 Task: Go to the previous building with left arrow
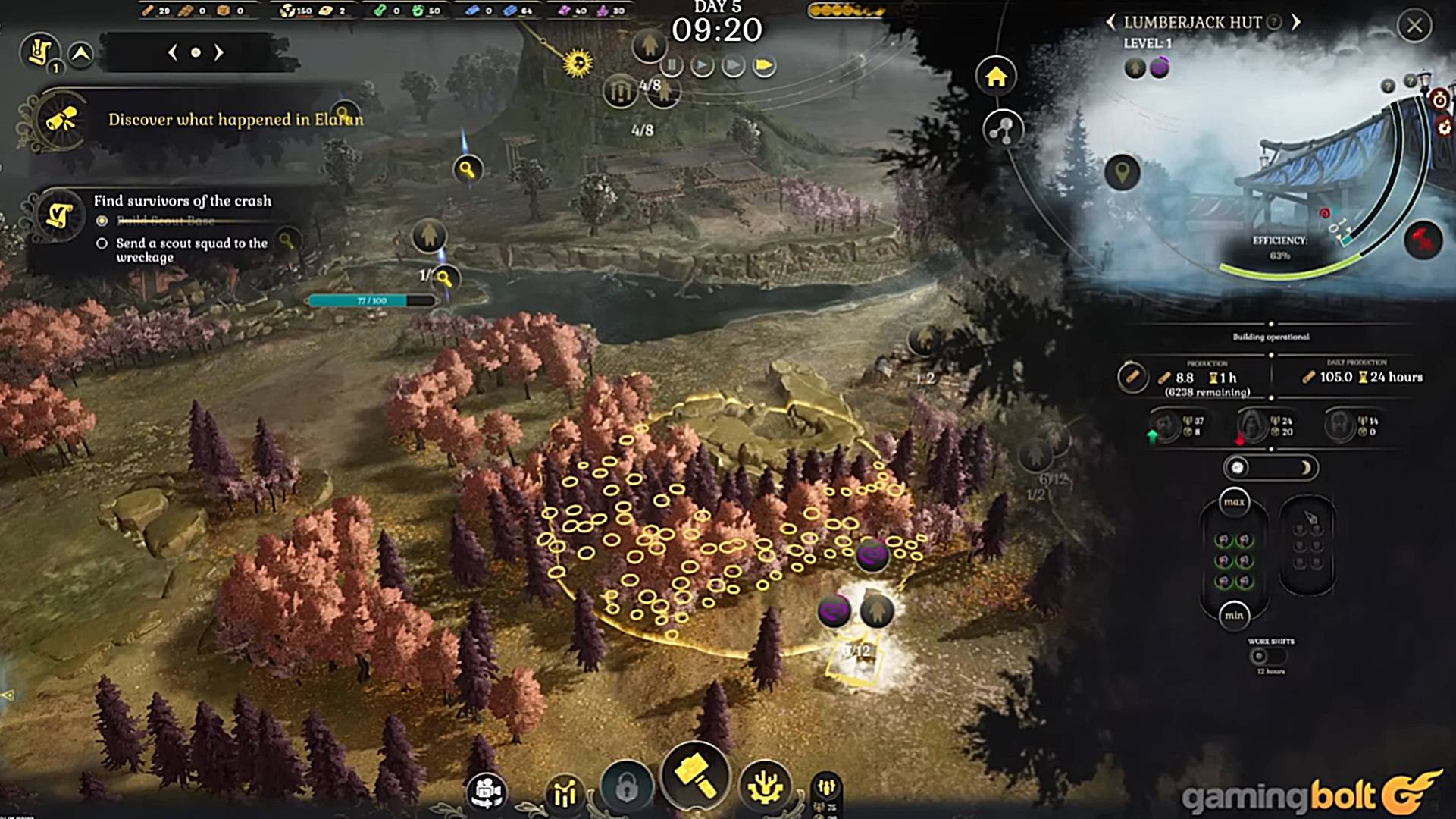pos(1111,22)
